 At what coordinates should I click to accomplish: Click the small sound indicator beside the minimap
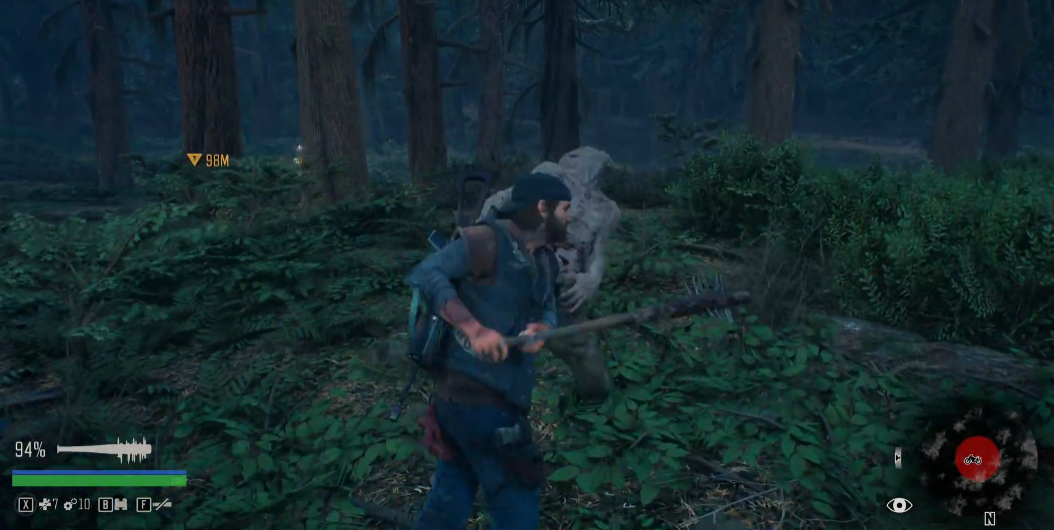[897, 458]
